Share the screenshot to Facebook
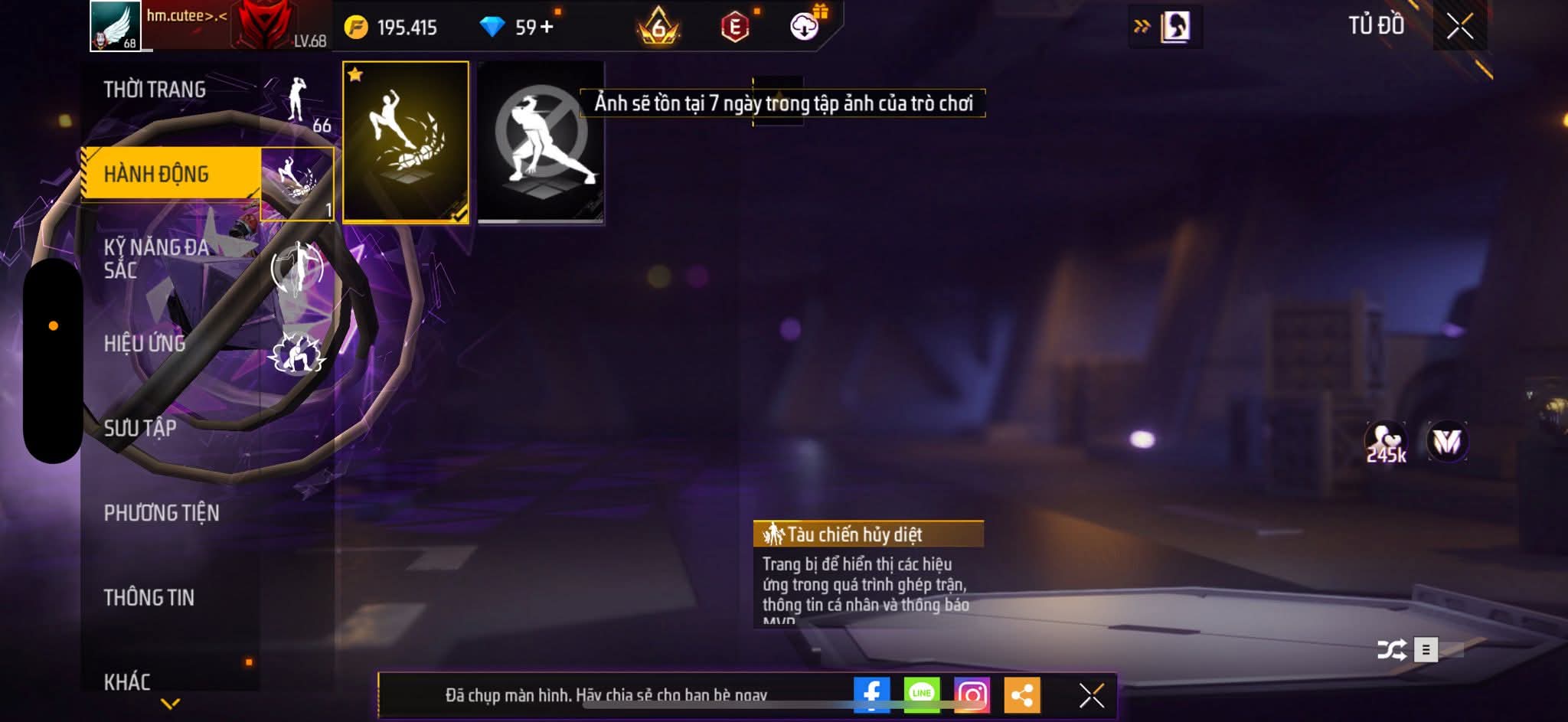Viewport: 1568px width, 722px height. (872, 695)
